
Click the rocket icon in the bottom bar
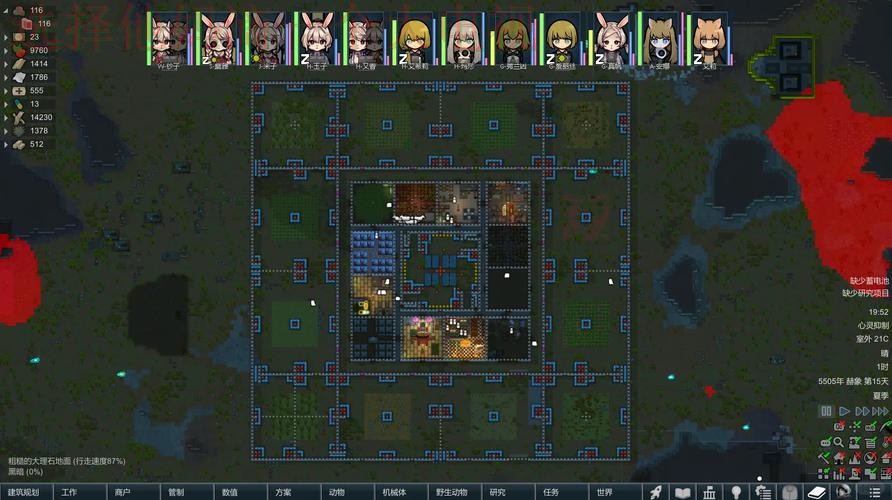pos(657,492)
